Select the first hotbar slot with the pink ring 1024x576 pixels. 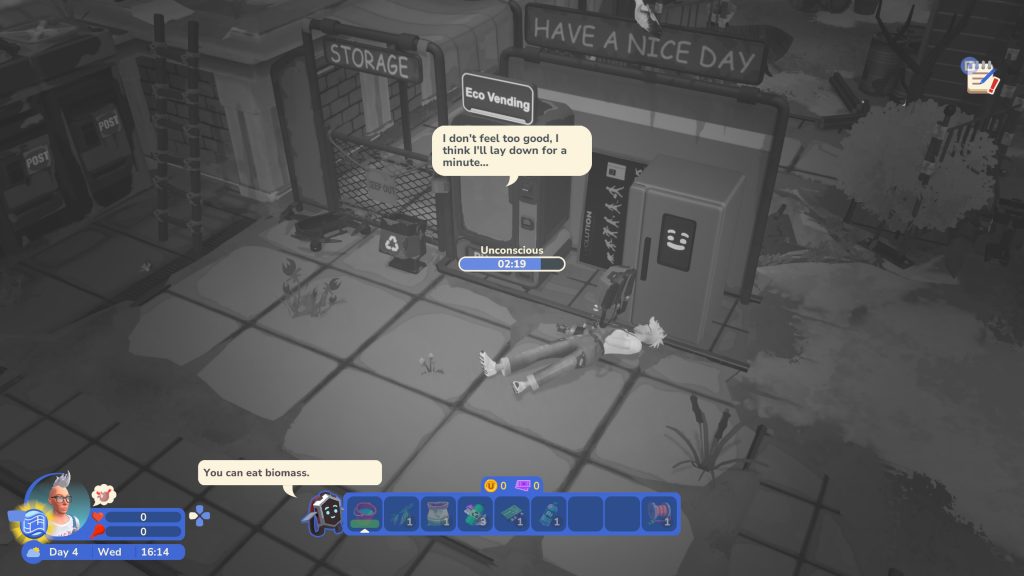tap(364, 513)
